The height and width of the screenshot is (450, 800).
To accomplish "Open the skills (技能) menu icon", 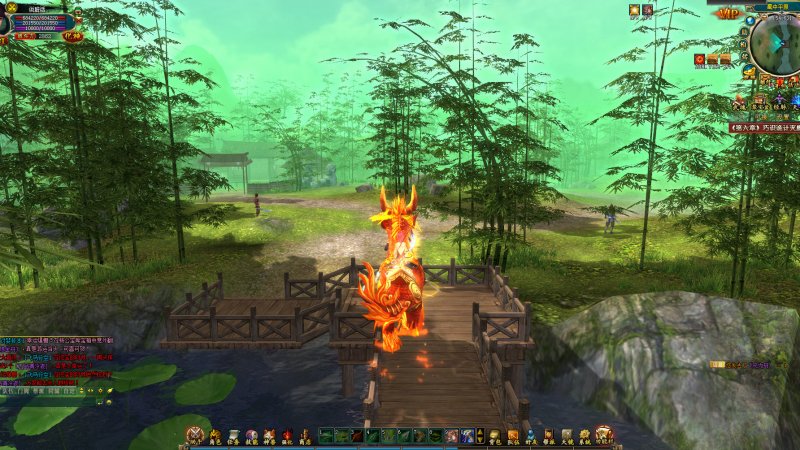I will pos(252,436).
